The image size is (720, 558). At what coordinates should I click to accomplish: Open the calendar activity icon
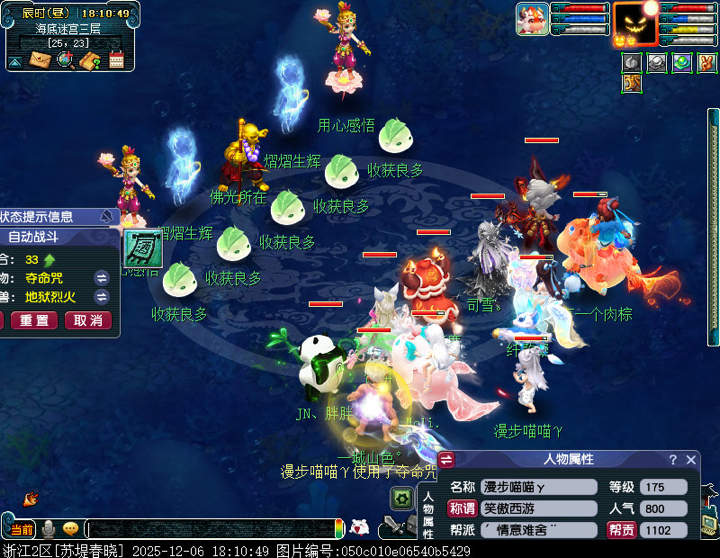(x=116, y=61)
